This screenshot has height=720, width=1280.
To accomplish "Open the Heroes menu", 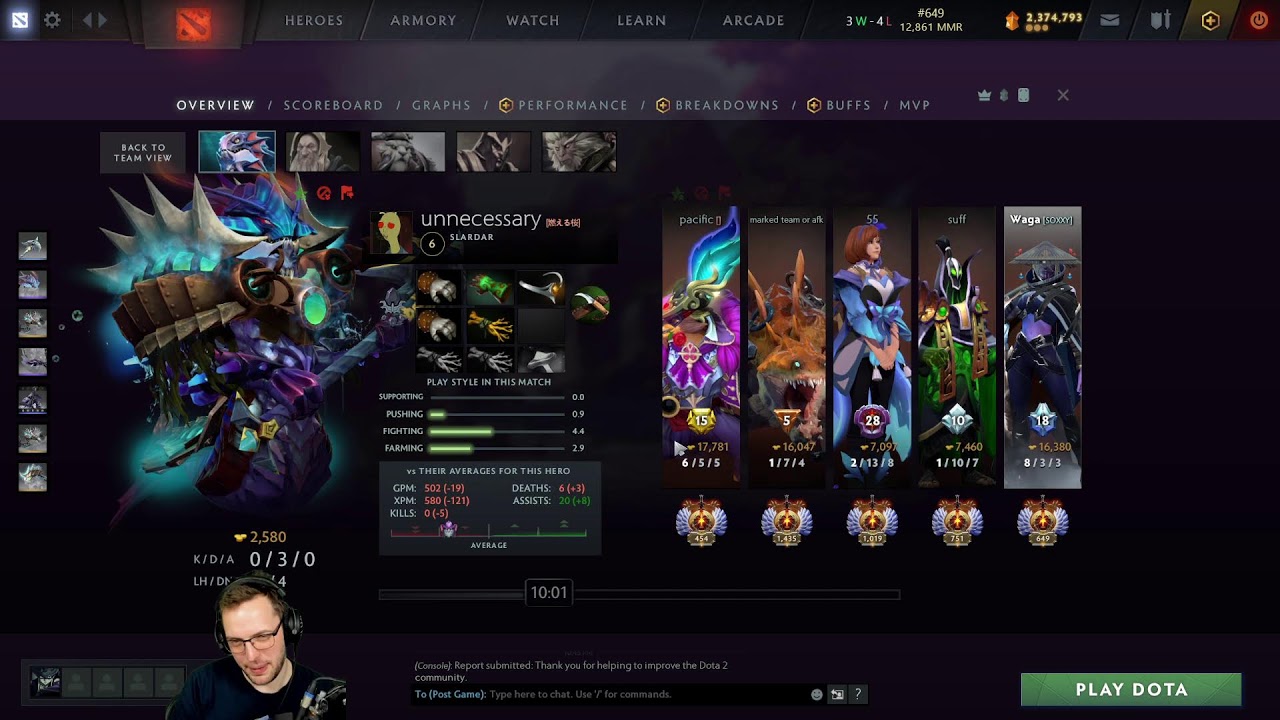I will tap(313, 20).
